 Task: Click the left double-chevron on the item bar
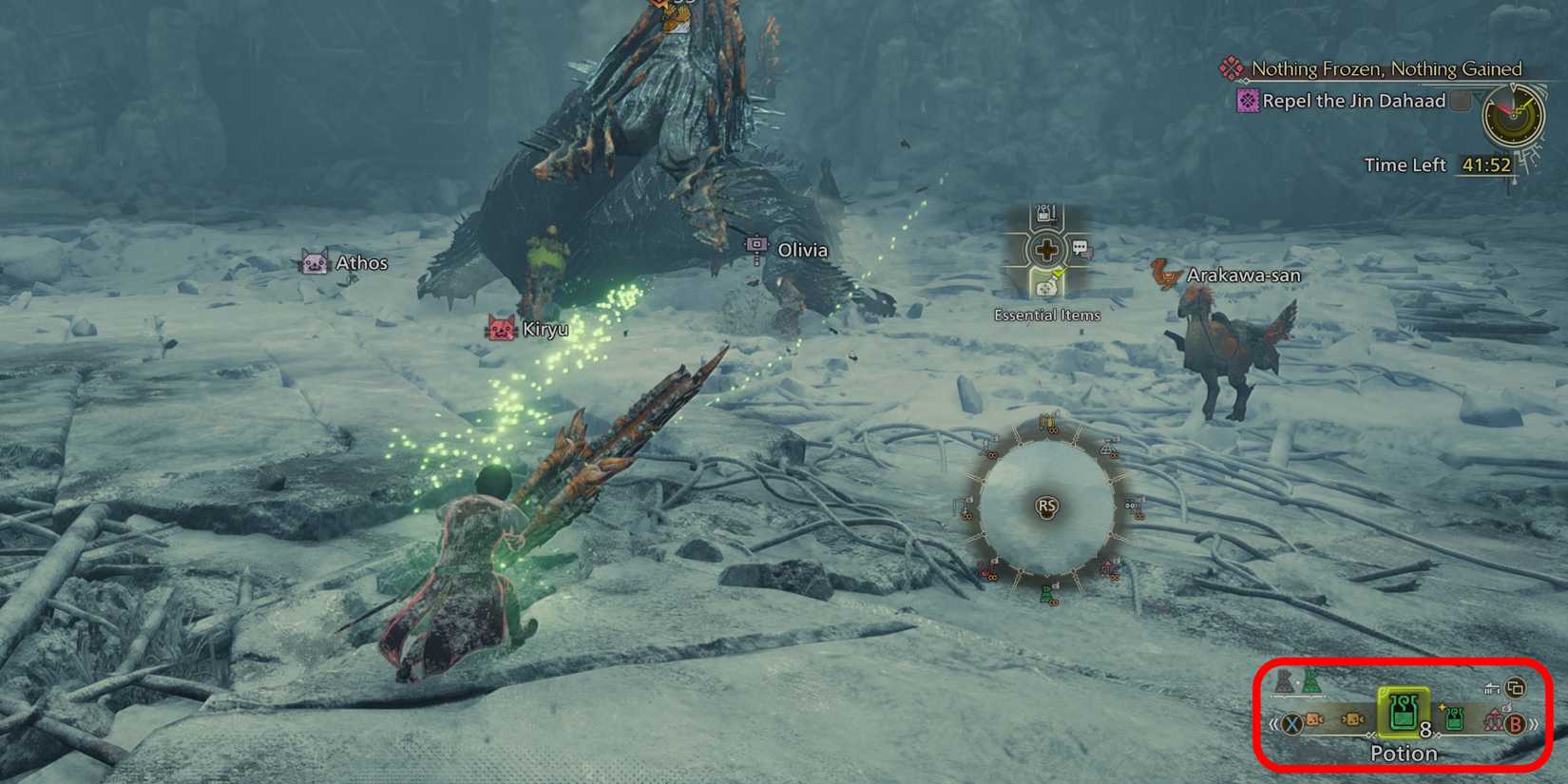tap(1272, 724)
